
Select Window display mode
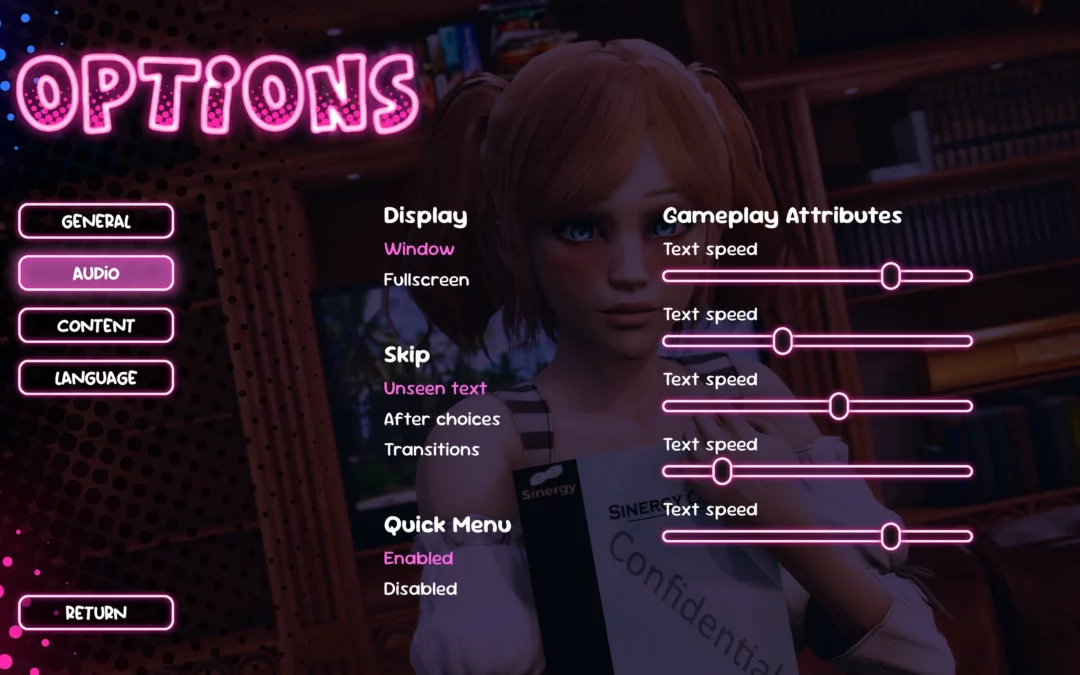419,249
